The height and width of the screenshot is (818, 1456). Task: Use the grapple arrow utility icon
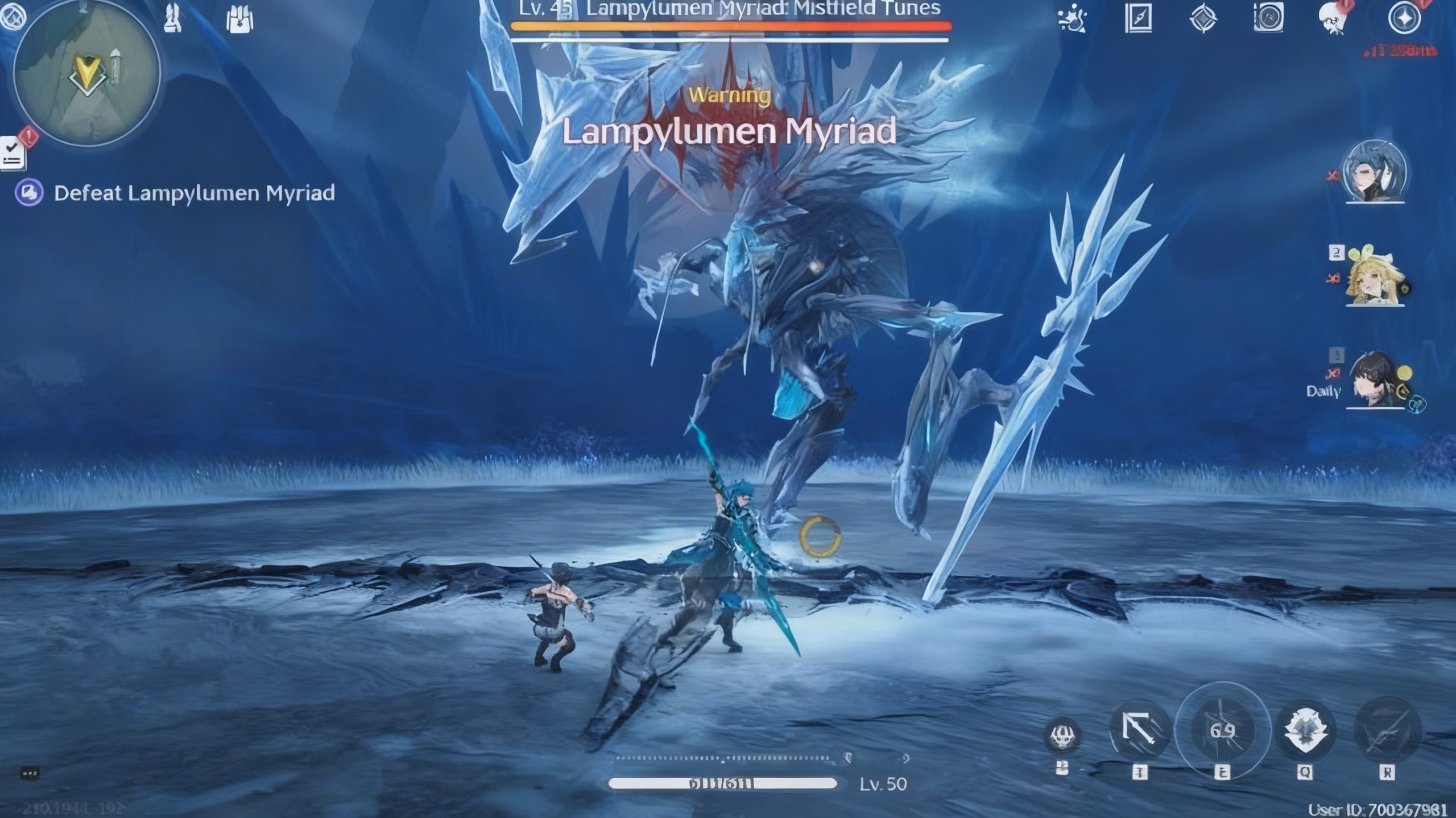(1139, 729)
